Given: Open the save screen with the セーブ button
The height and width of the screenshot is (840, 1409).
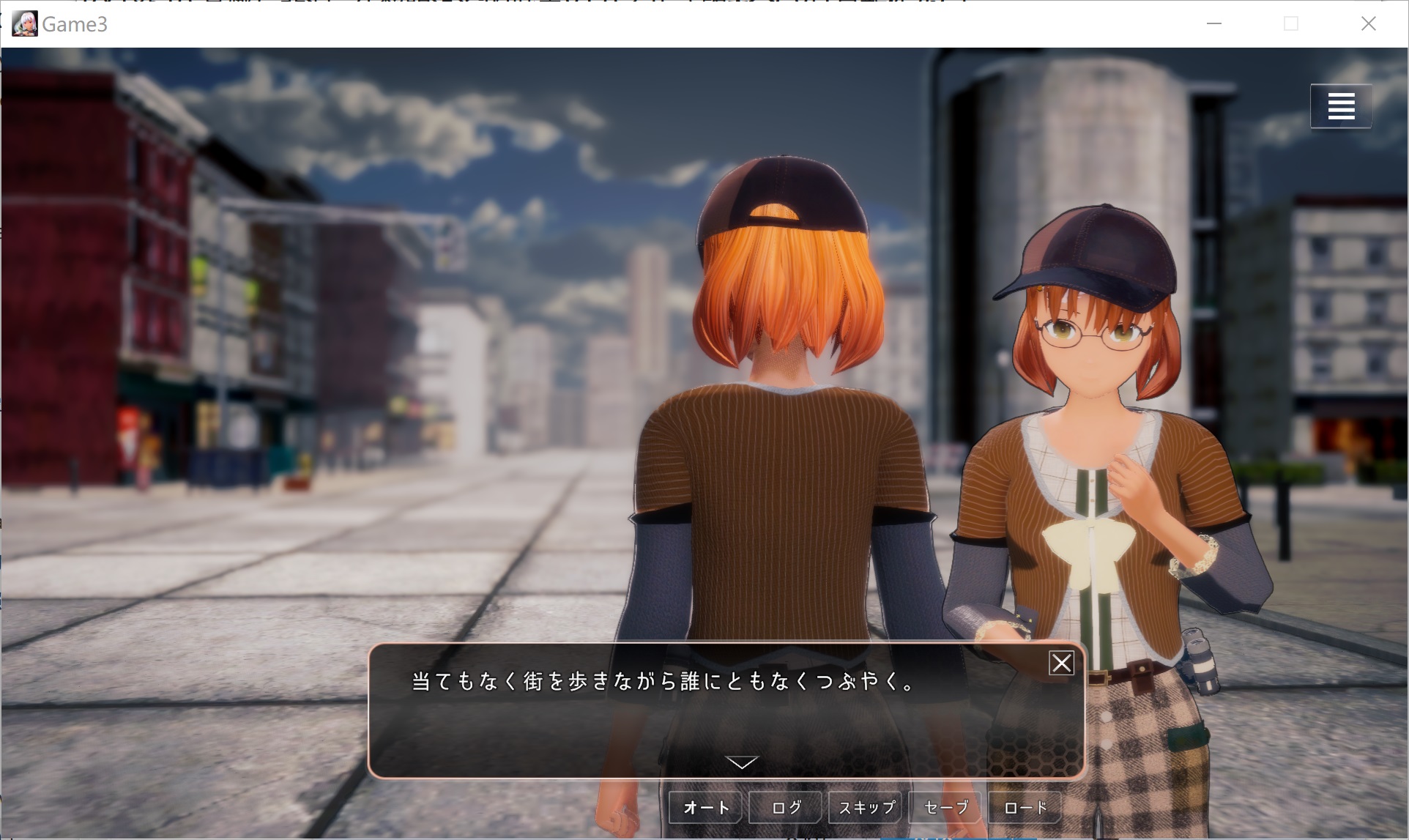Looking at the screenshot, I should click(944, 807).
